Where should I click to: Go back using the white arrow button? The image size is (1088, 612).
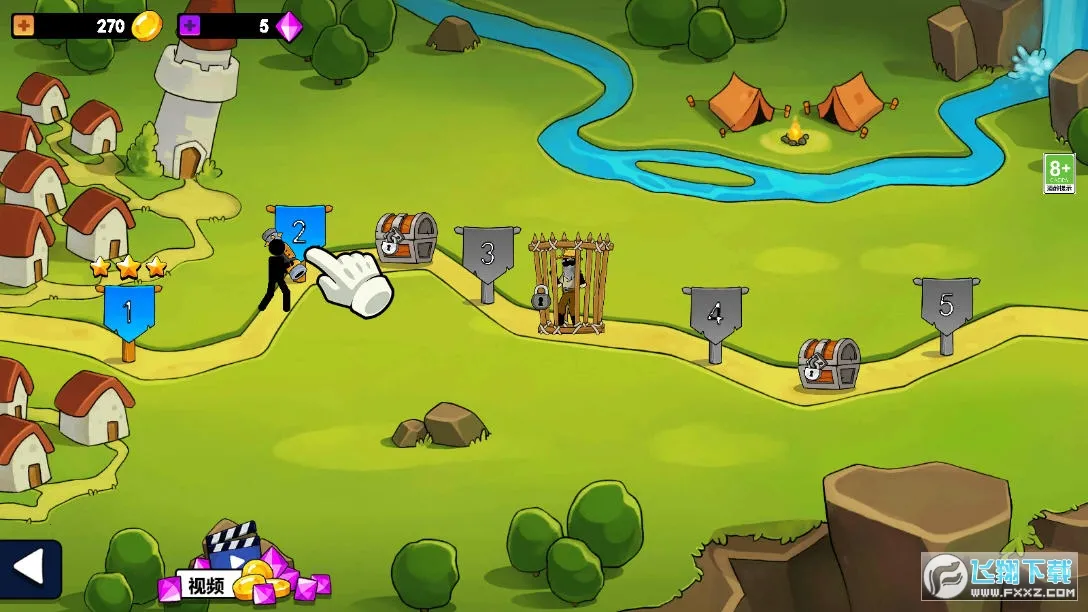(x=30, y=569)
